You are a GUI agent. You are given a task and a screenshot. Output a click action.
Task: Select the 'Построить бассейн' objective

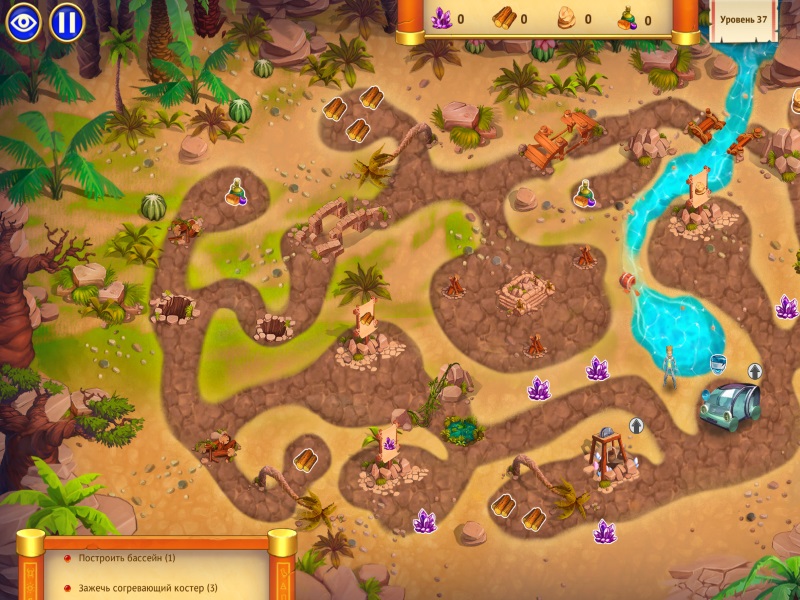click(127, 558)
